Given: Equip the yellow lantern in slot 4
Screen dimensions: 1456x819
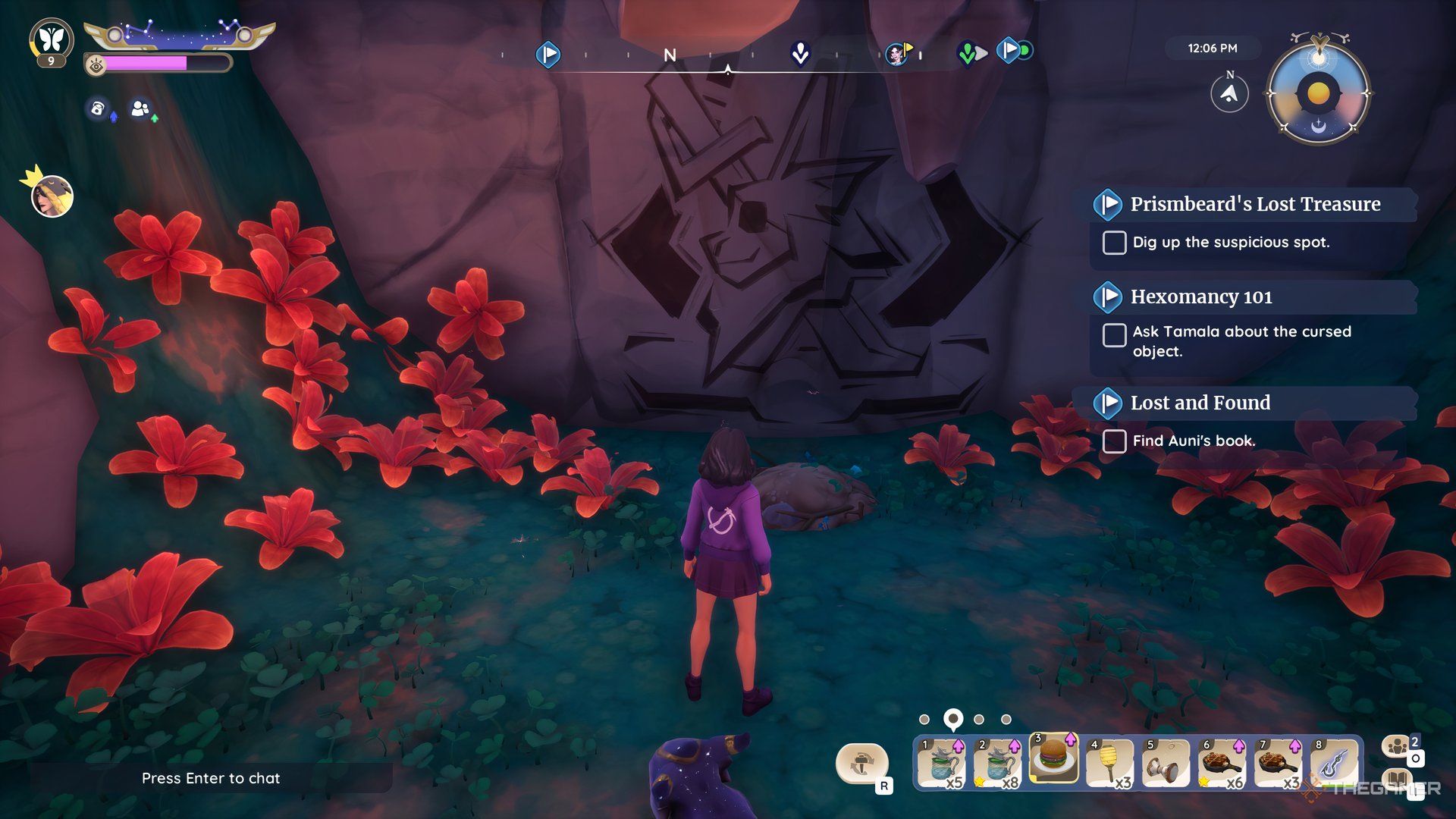Looking at the screenshot, I should 1109,764.
